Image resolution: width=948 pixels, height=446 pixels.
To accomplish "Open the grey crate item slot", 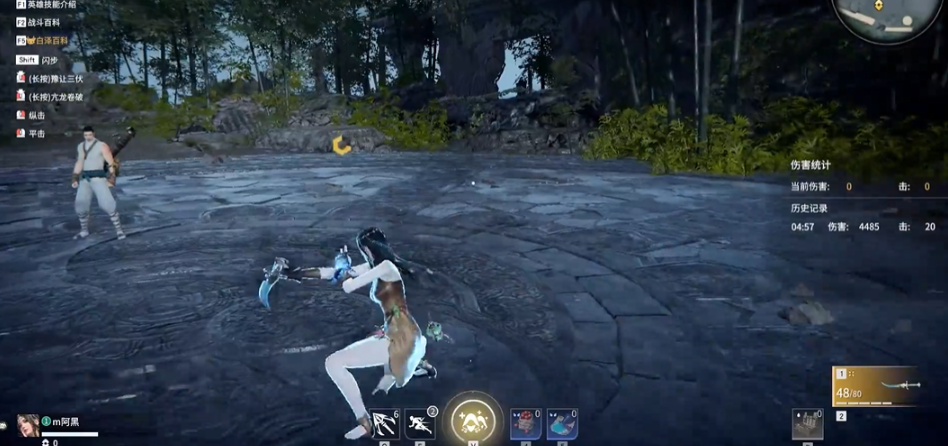I will [x=807, y=424].
